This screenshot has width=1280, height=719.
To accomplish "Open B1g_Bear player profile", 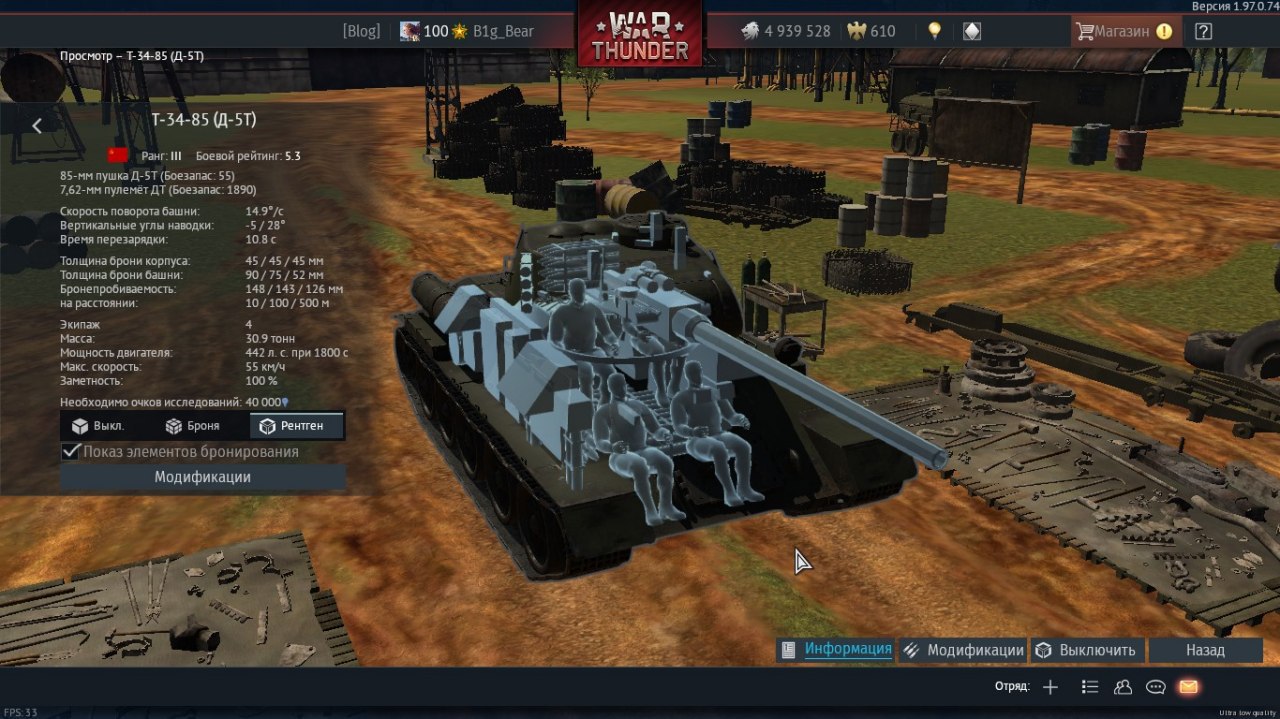I will coord(505,31).
